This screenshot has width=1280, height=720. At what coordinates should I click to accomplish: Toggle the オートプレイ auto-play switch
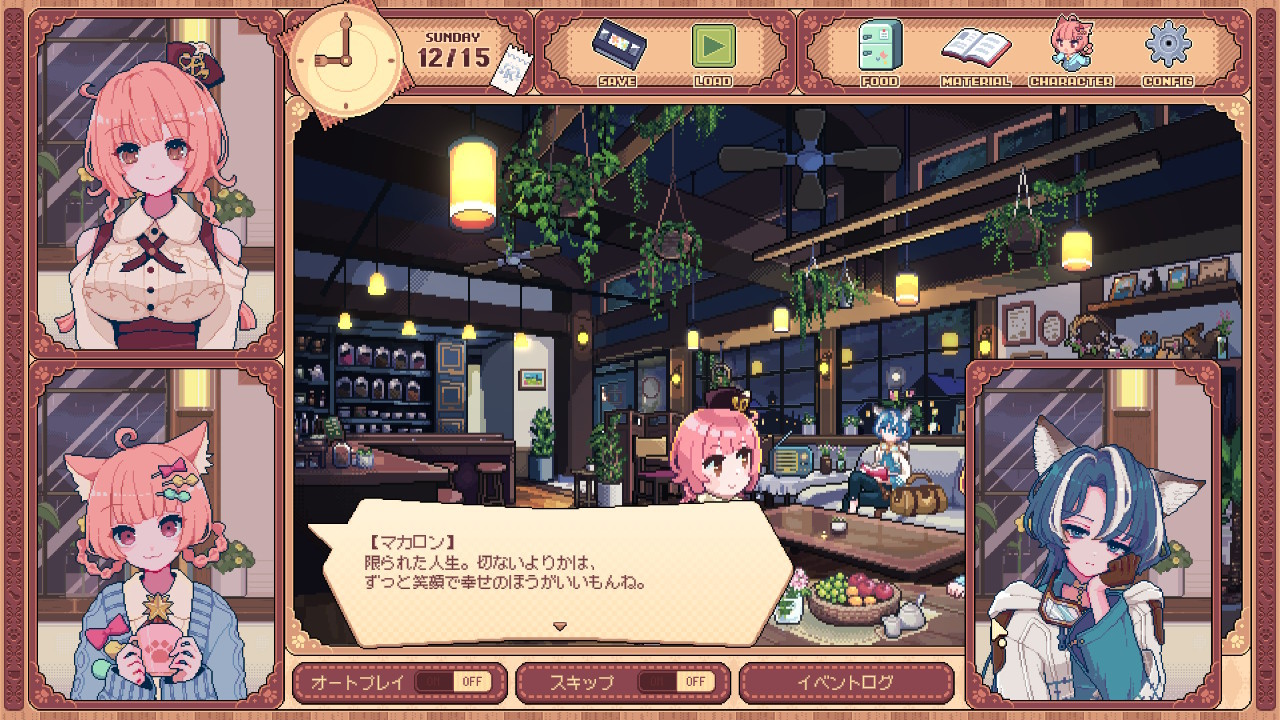pos(453,682)
